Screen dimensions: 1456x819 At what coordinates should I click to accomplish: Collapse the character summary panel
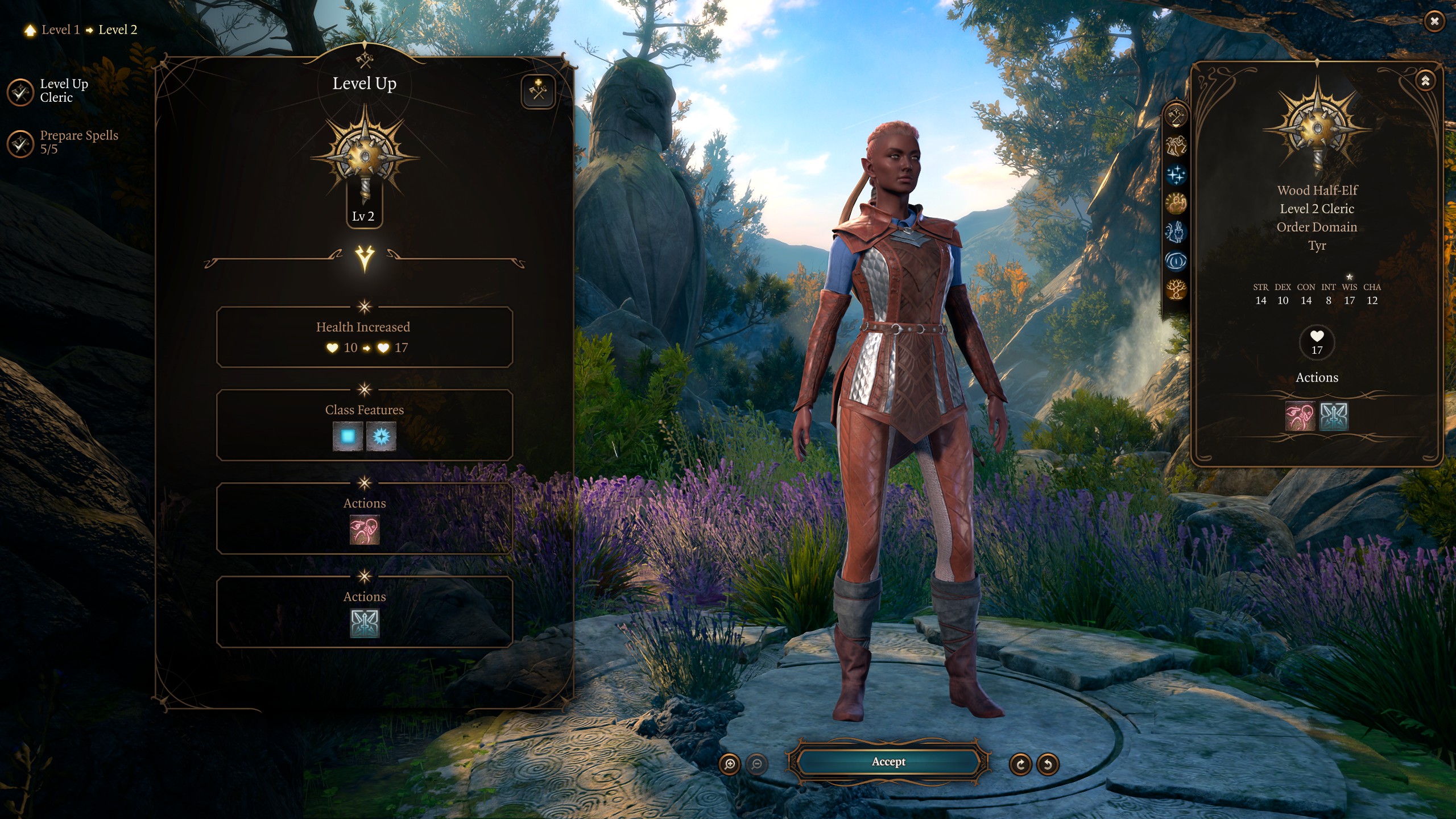1425,81
